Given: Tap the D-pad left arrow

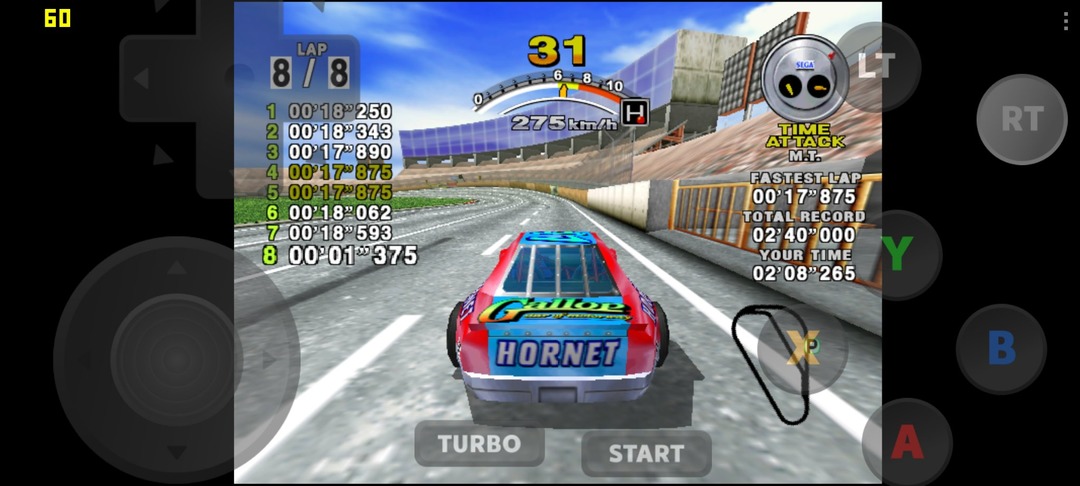Looking at the screenshot, I should (142, 78).
